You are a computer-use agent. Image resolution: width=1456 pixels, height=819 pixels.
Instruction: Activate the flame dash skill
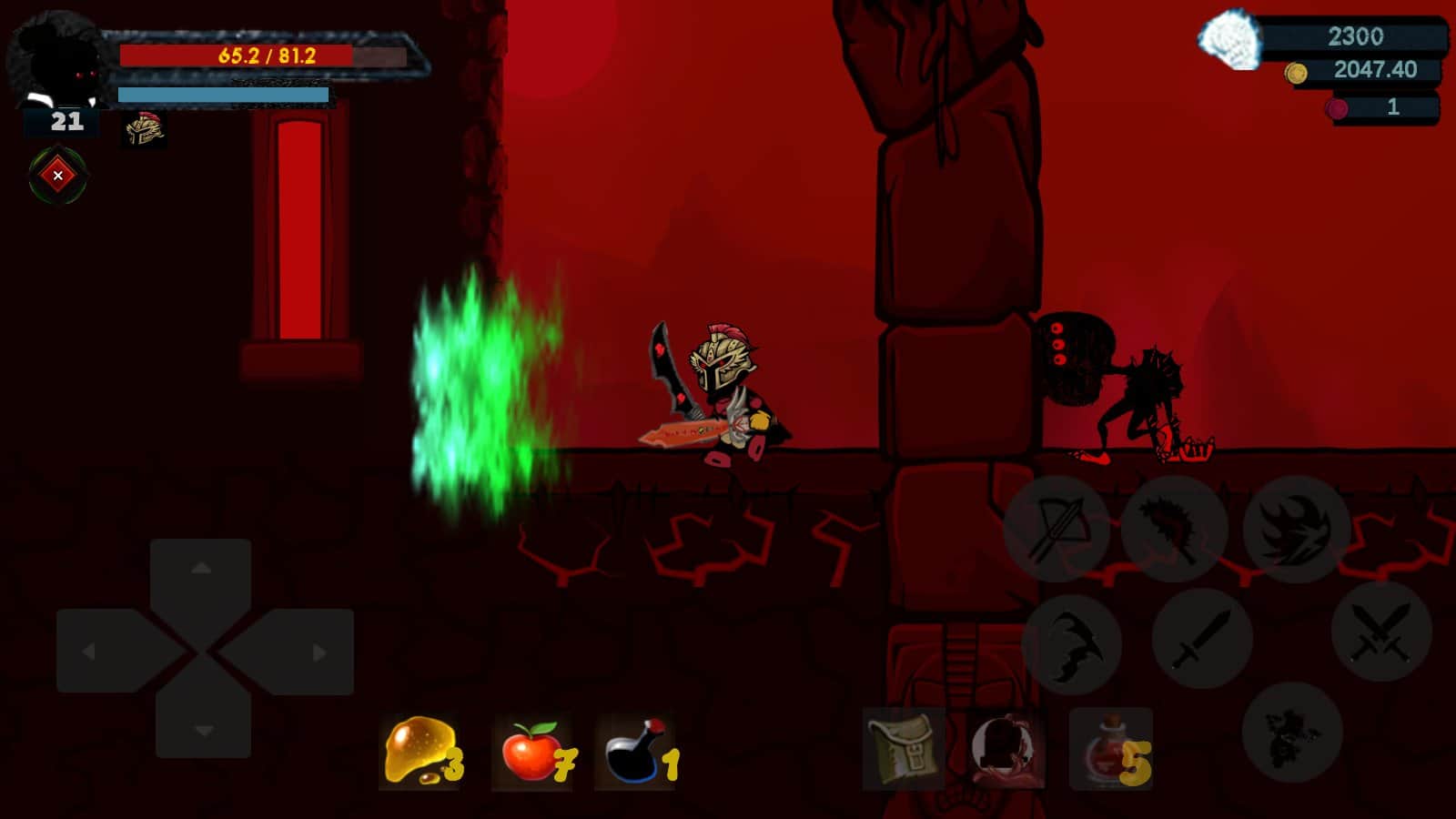(x=1296, y=528)
